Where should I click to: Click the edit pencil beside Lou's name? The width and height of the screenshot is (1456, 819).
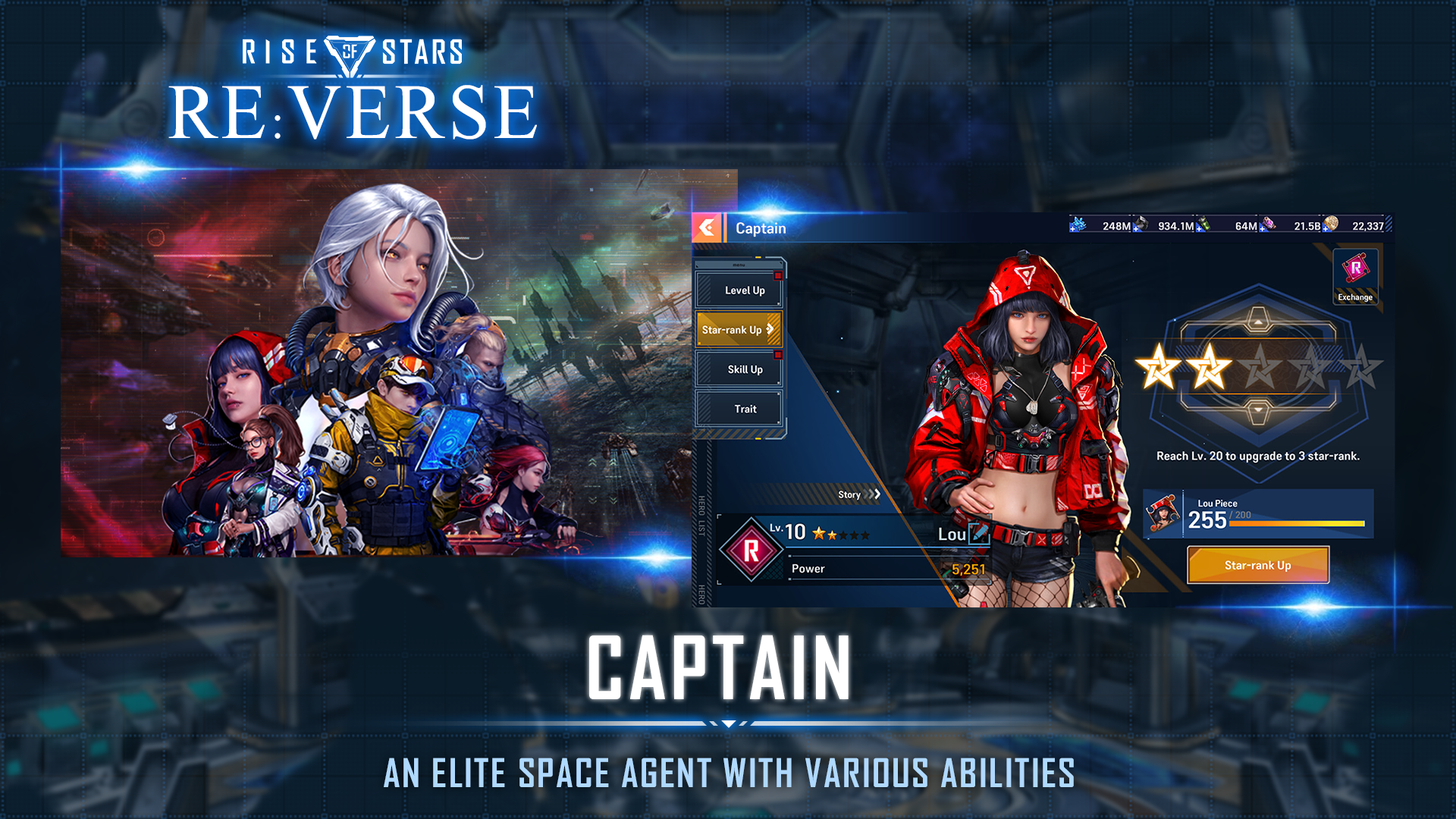980,533
